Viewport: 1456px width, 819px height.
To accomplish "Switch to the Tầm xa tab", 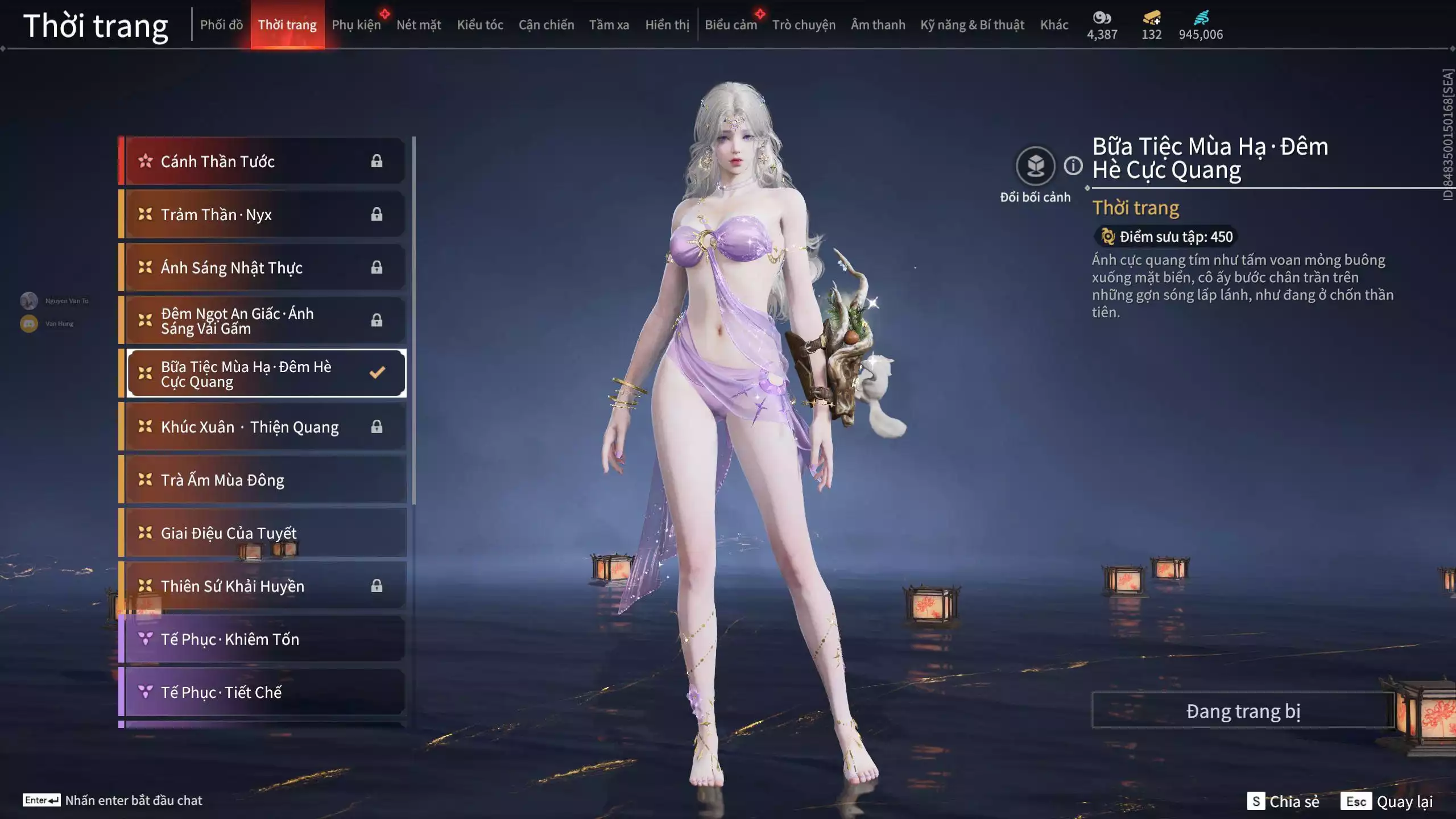I will point(609,25).
